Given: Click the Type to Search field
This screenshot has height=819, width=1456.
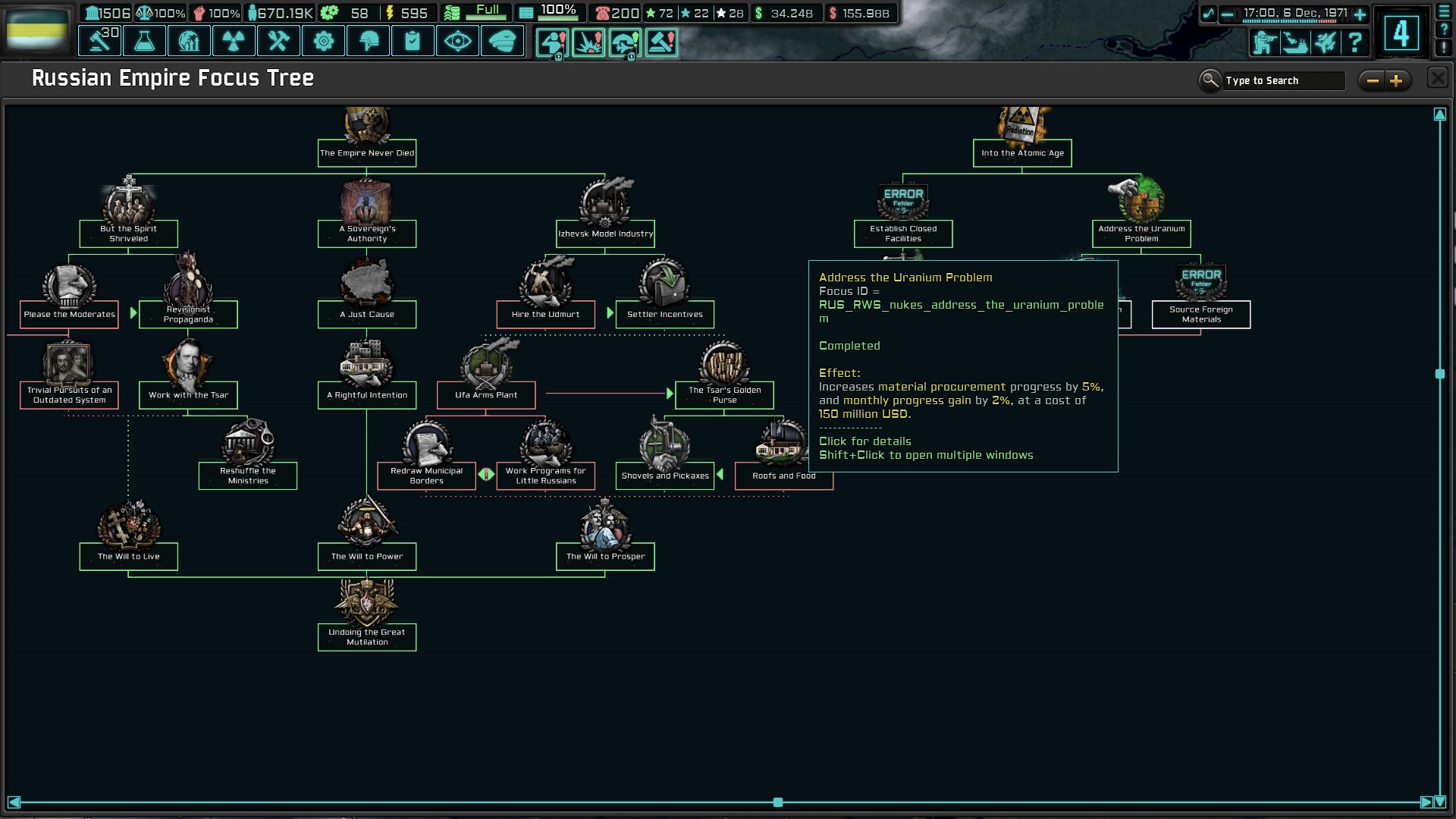Looking at the screenshot, I should point(1283,81).
